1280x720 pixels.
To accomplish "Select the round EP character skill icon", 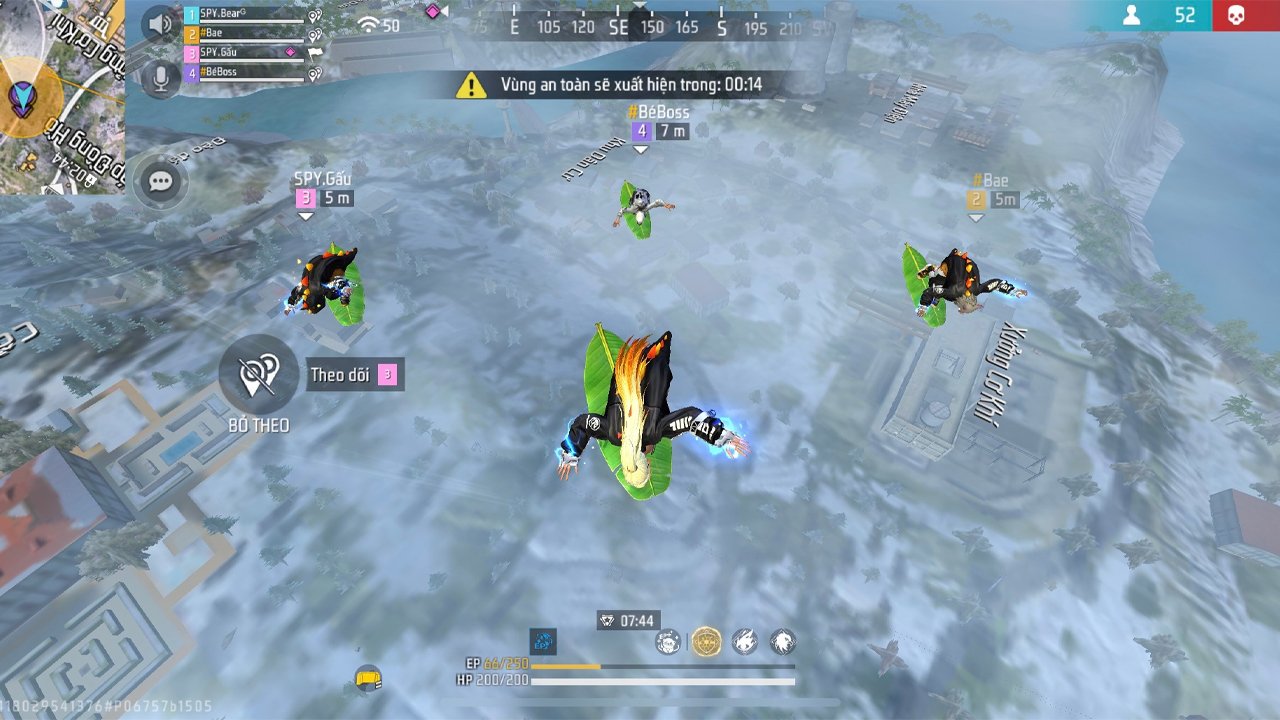I will tap(668, 642).
